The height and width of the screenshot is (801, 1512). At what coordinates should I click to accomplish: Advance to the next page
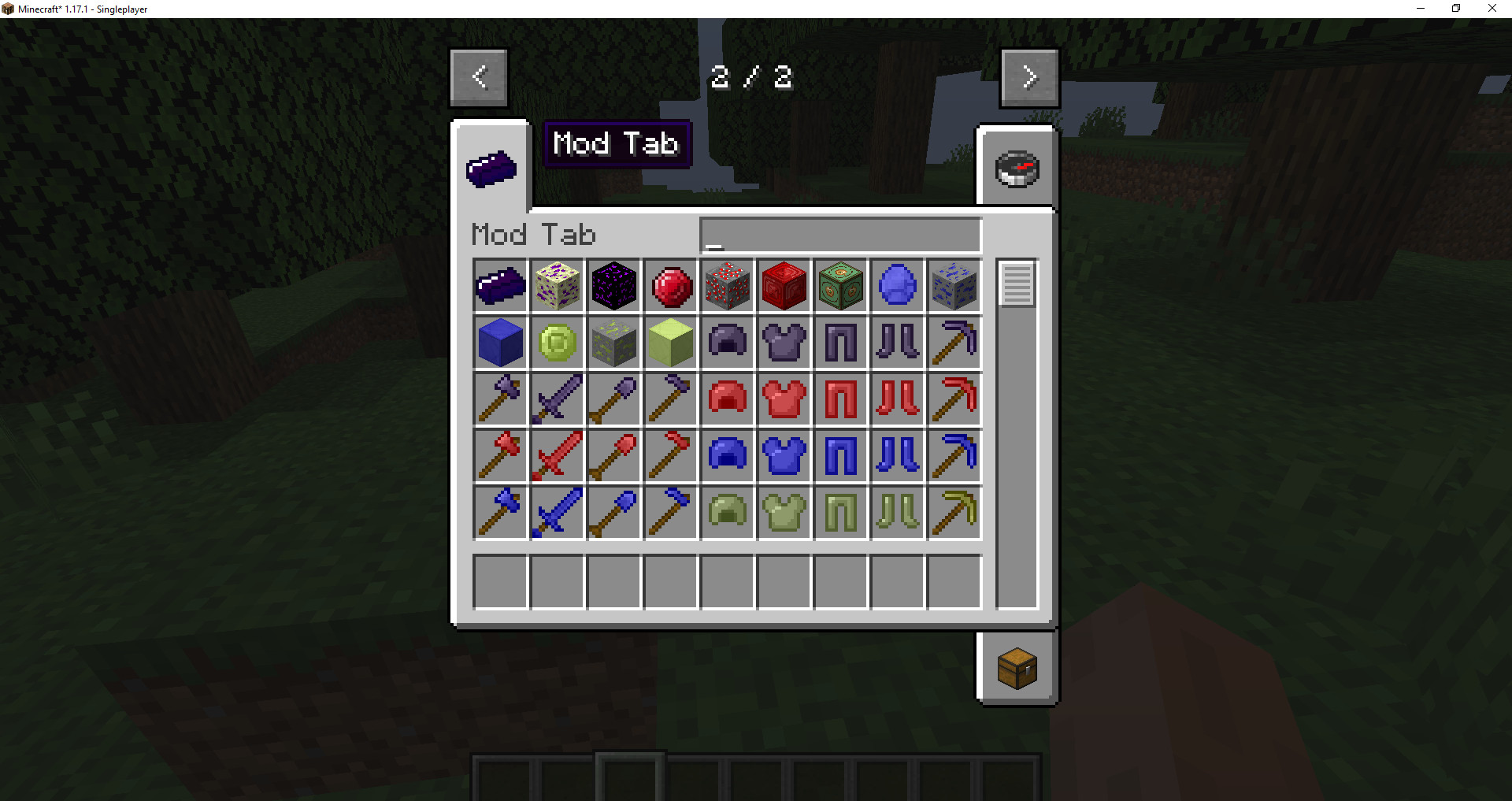(1029, 77)
